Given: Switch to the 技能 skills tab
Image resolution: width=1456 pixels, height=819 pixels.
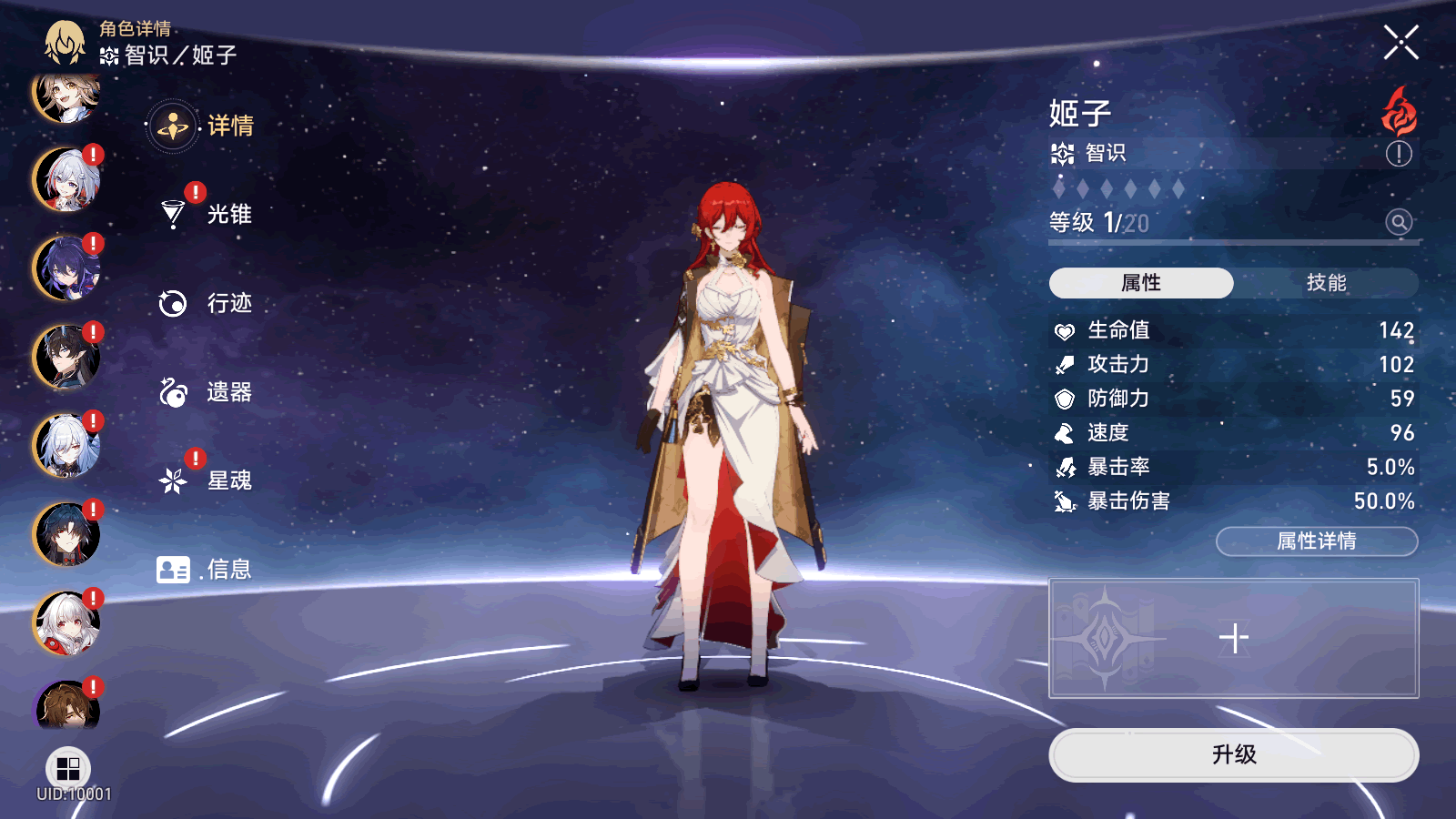Looking at the screenshot, I should 1326,283.
